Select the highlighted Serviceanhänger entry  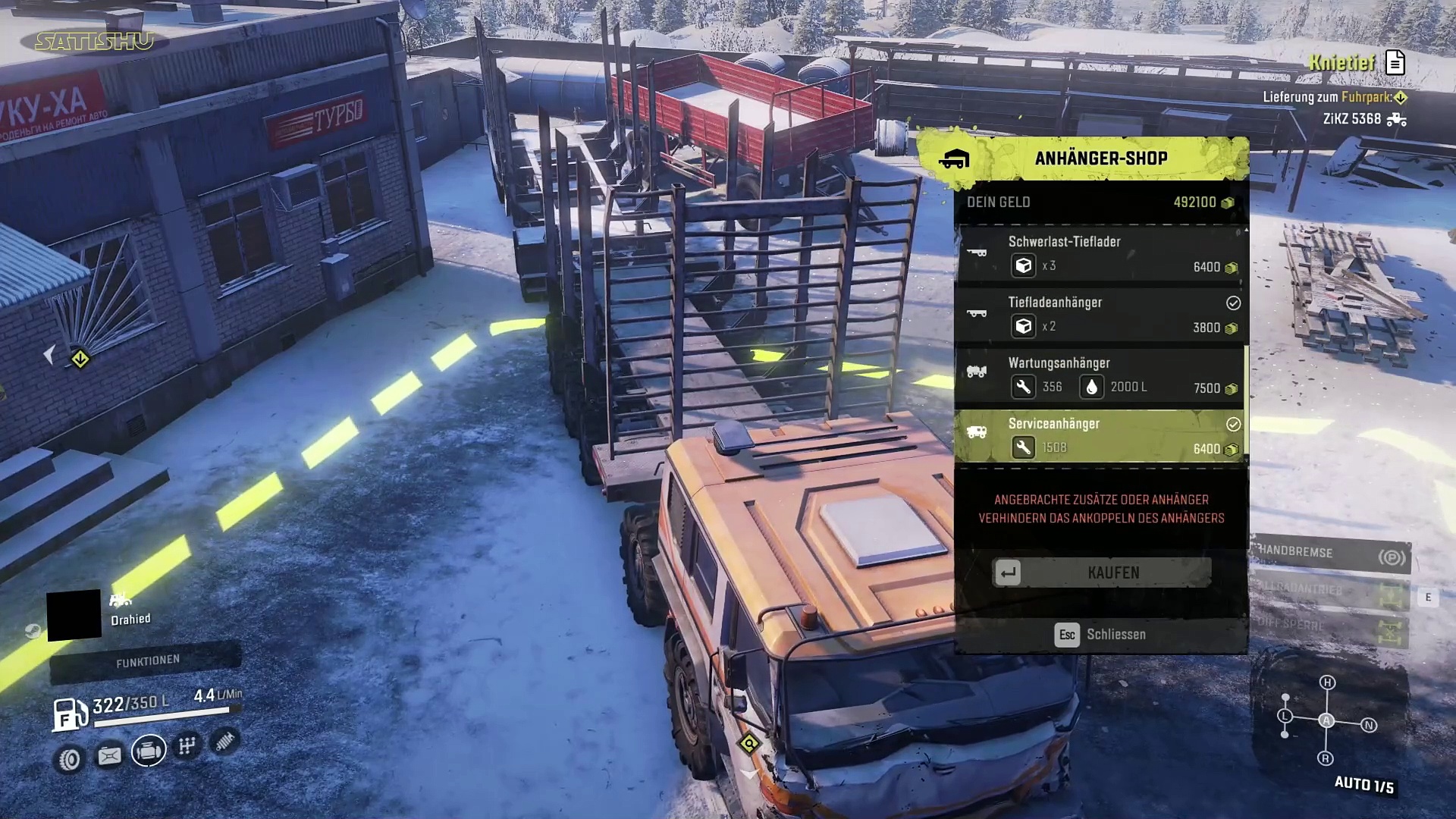(x=1100, y=437)
